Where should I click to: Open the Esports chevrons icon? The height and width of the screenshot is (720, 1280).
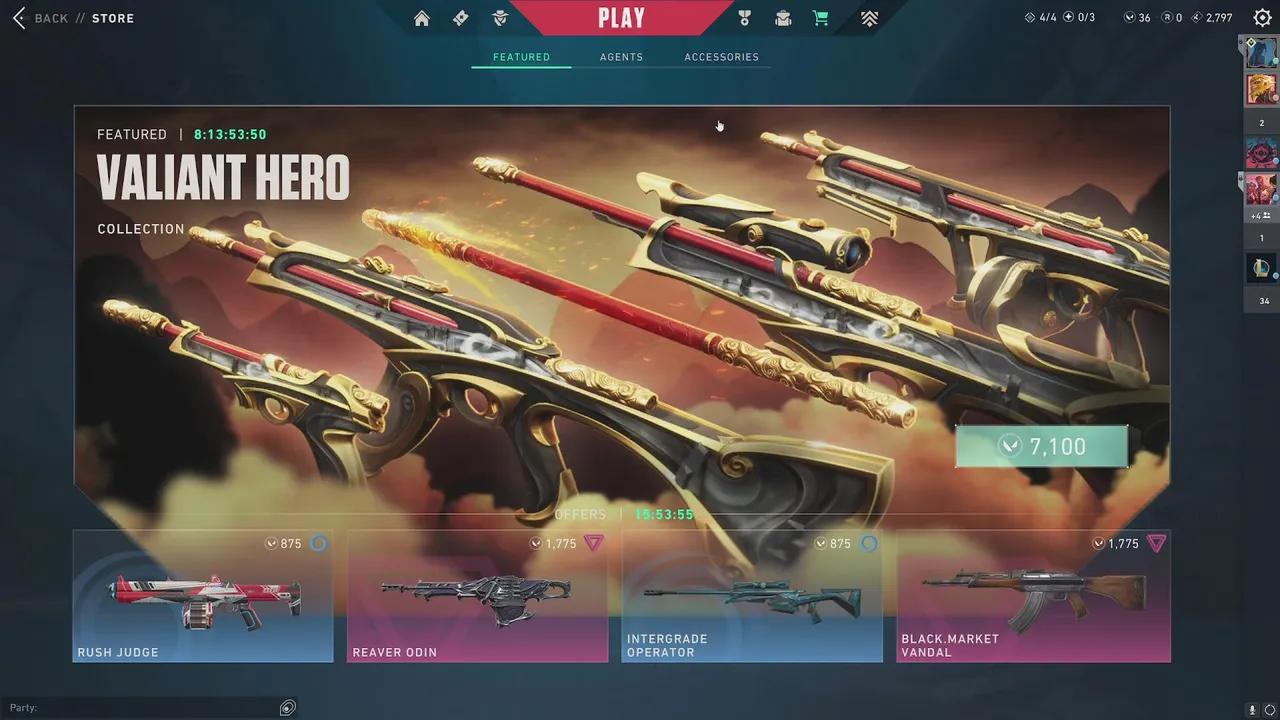[x=869, y=18]
